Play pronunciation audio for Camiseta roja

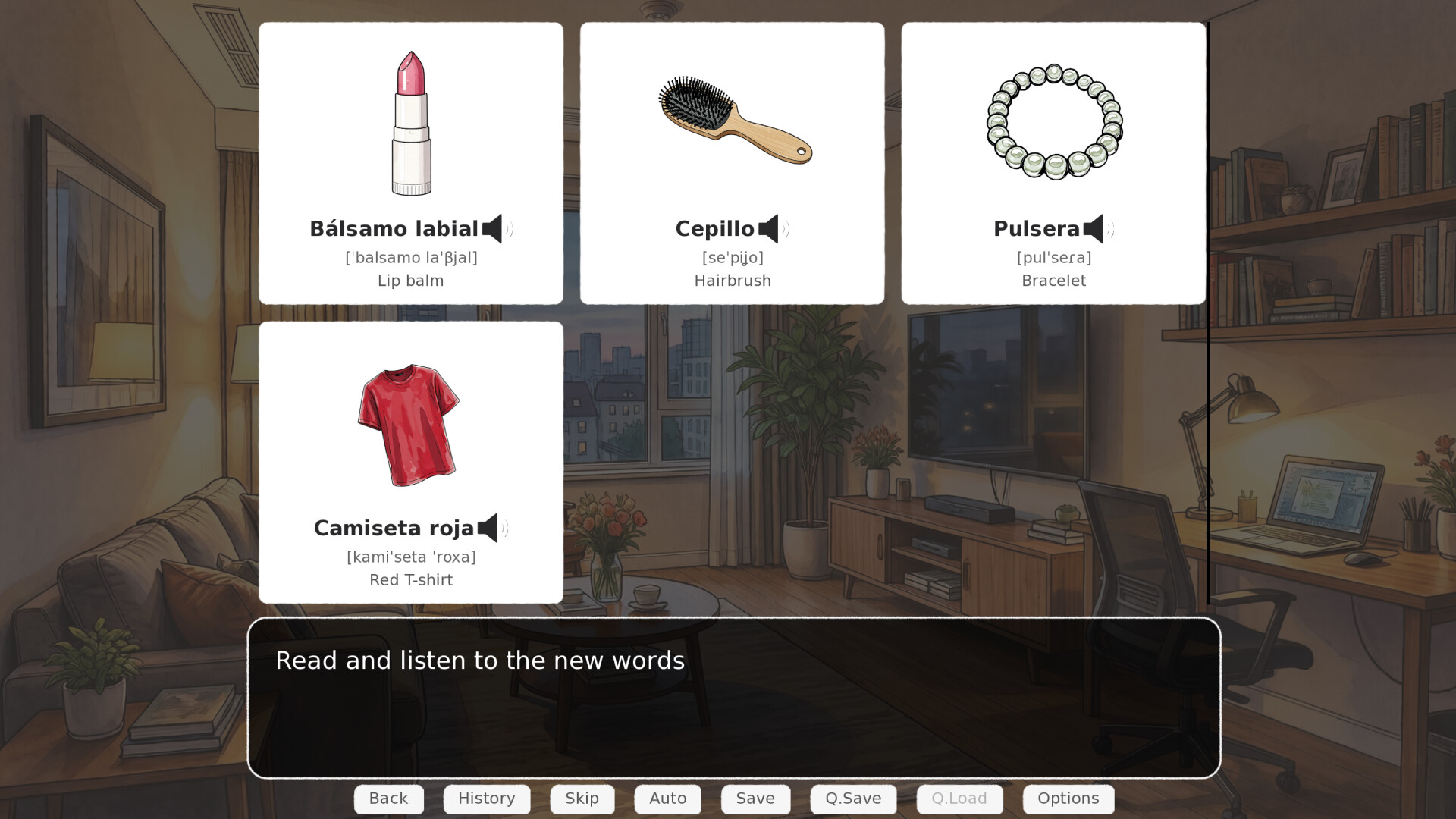click(x=492, y=529)
